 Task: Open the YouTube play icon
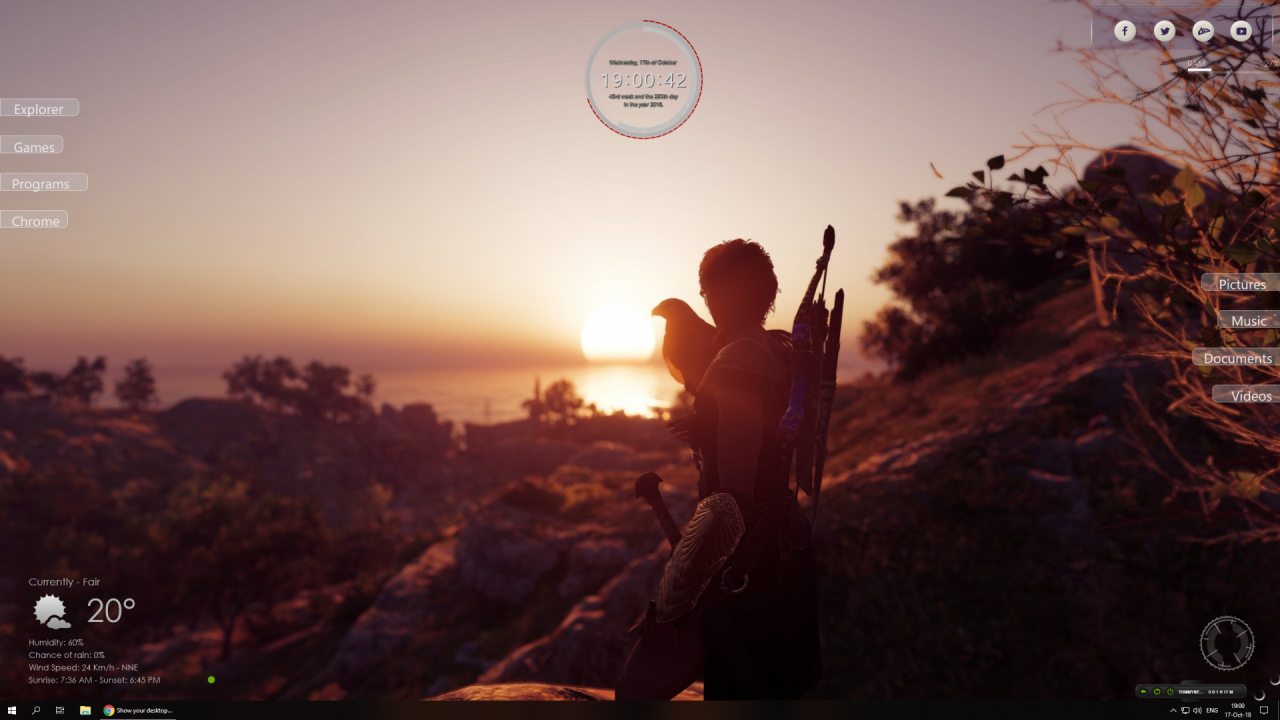point(1241,31)
